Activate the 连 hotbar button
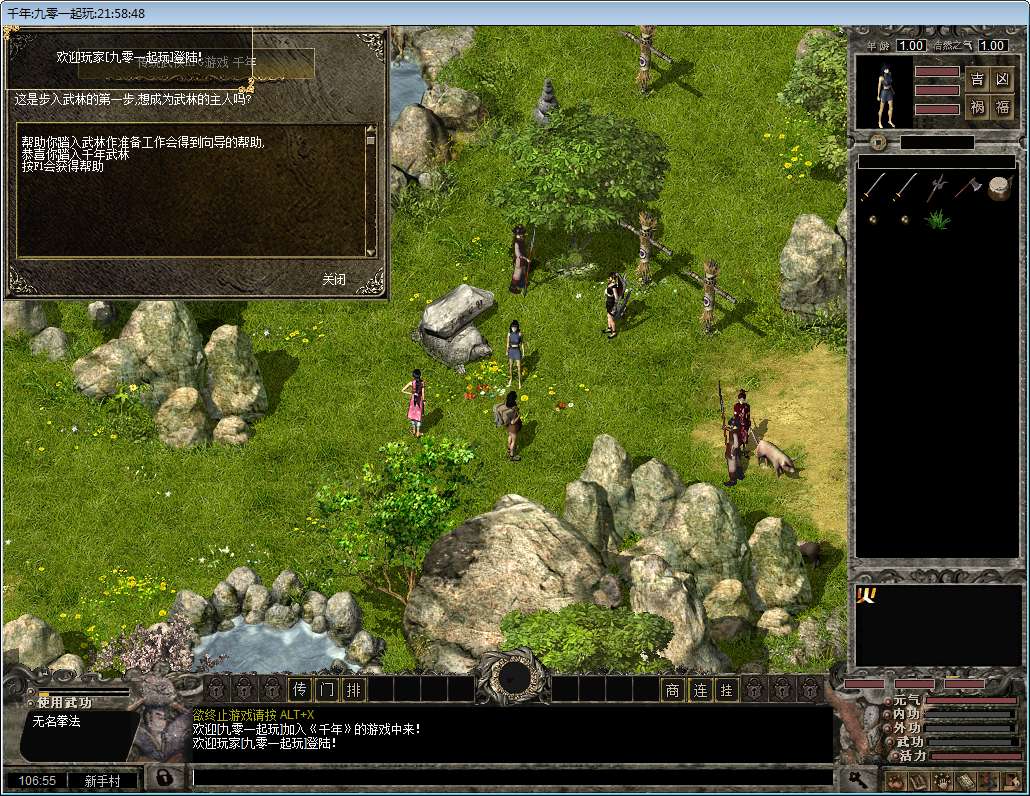This screenshot has width=1030, height=796. click(x=700, y=689)
